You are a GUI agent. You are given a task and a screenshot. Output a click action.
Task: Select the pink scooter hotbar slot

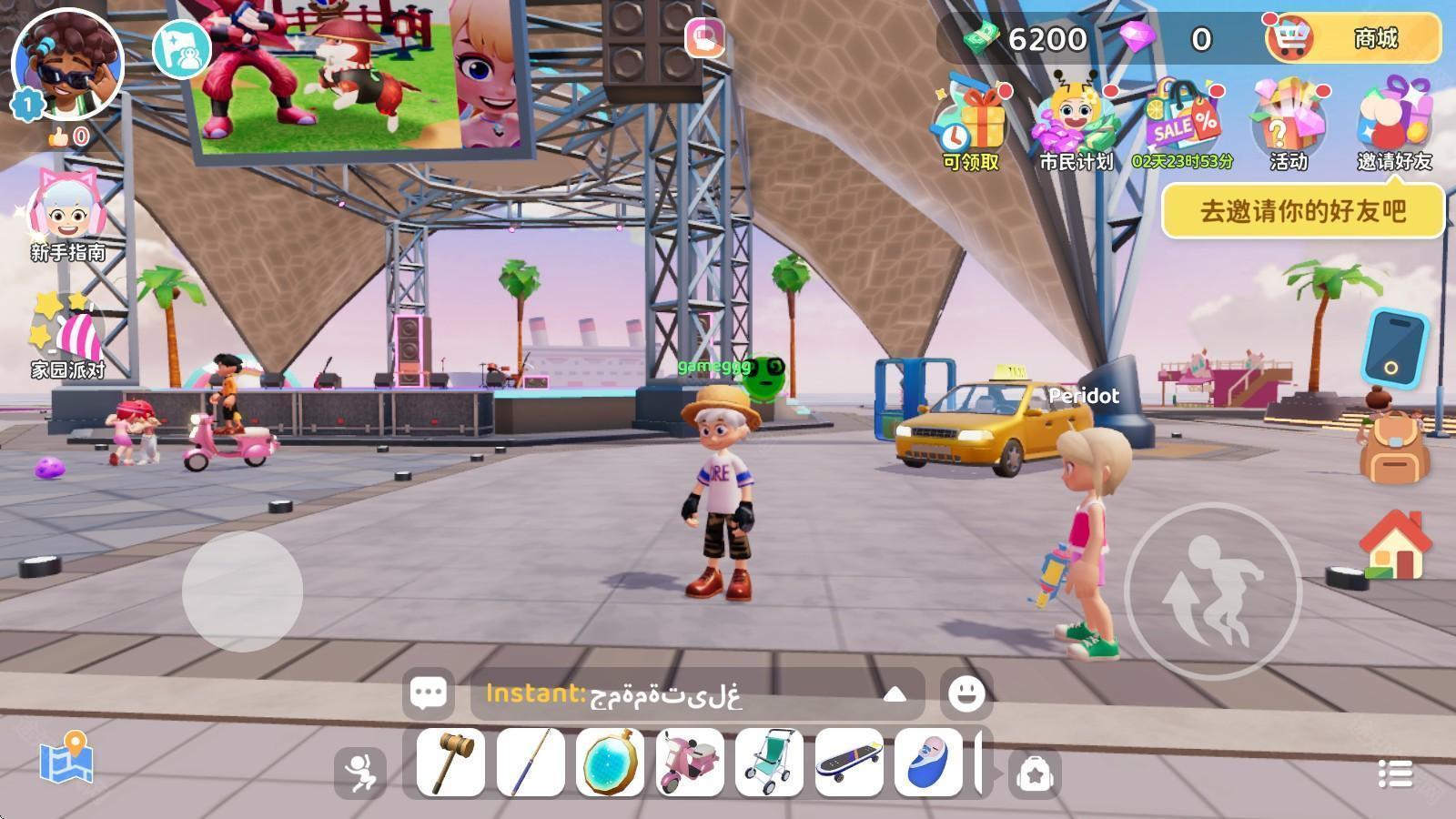(x=690, y=763)
